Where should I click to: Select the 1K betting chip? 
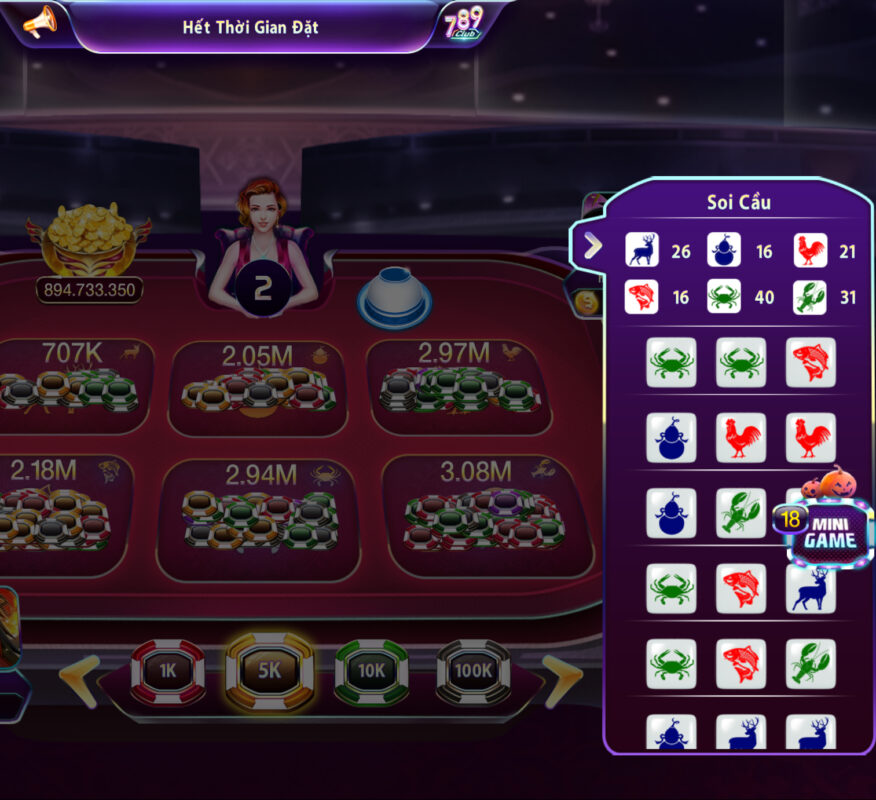(x=168, y=671)
